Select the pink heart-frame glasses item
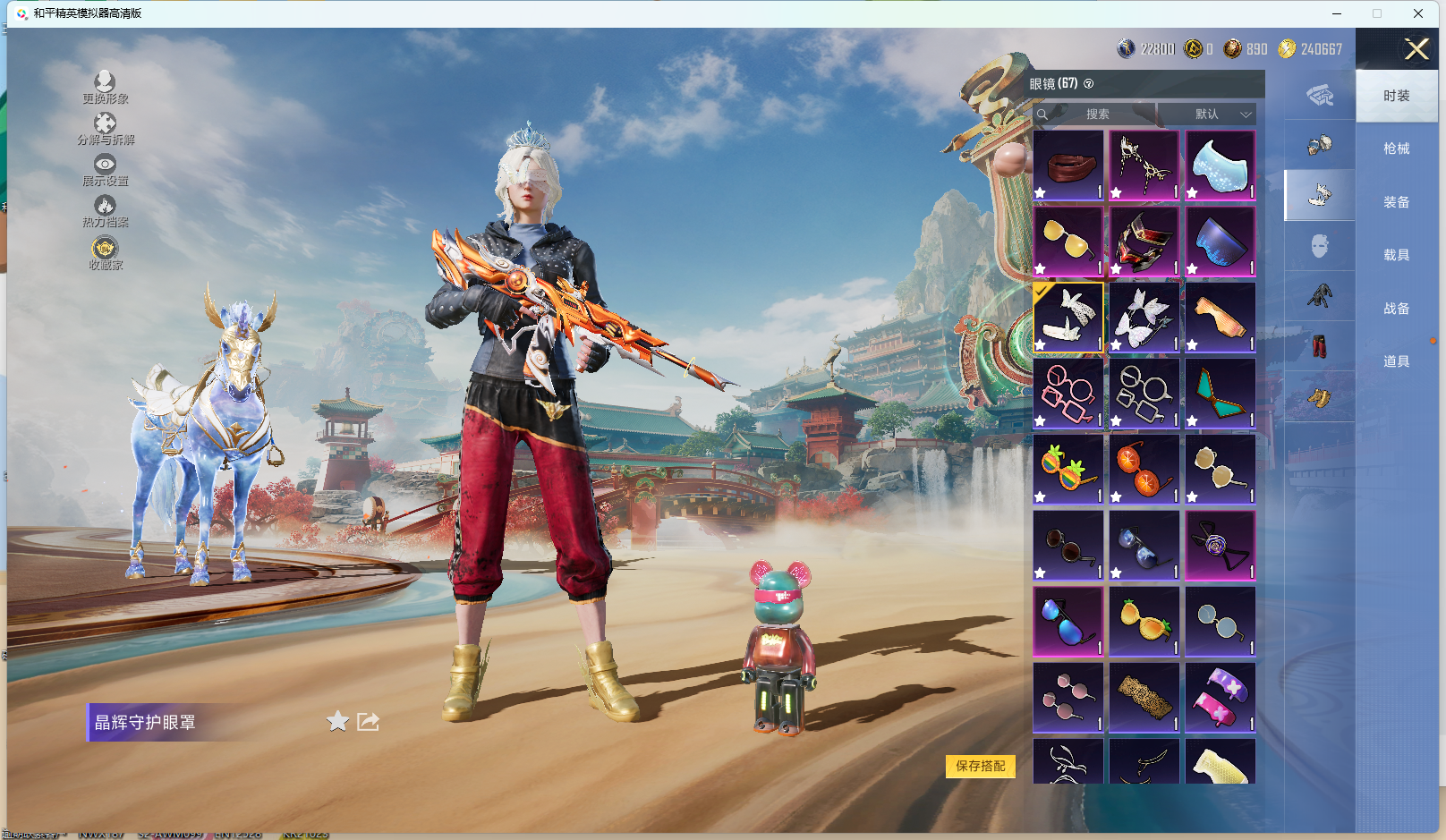 [x=1067, y=394]
